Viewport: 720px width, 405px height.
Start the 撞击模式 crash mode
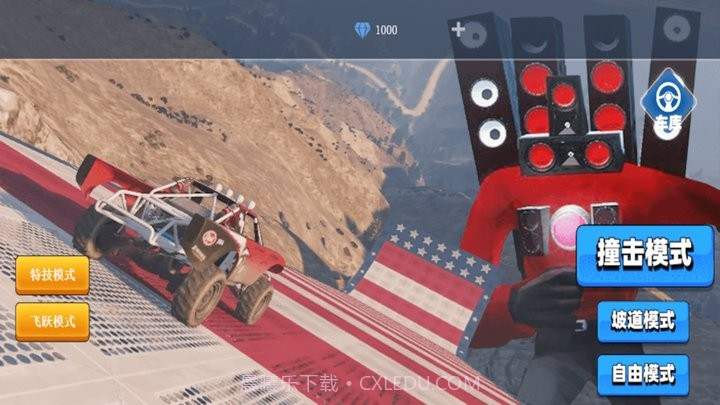tap(645, 255)
